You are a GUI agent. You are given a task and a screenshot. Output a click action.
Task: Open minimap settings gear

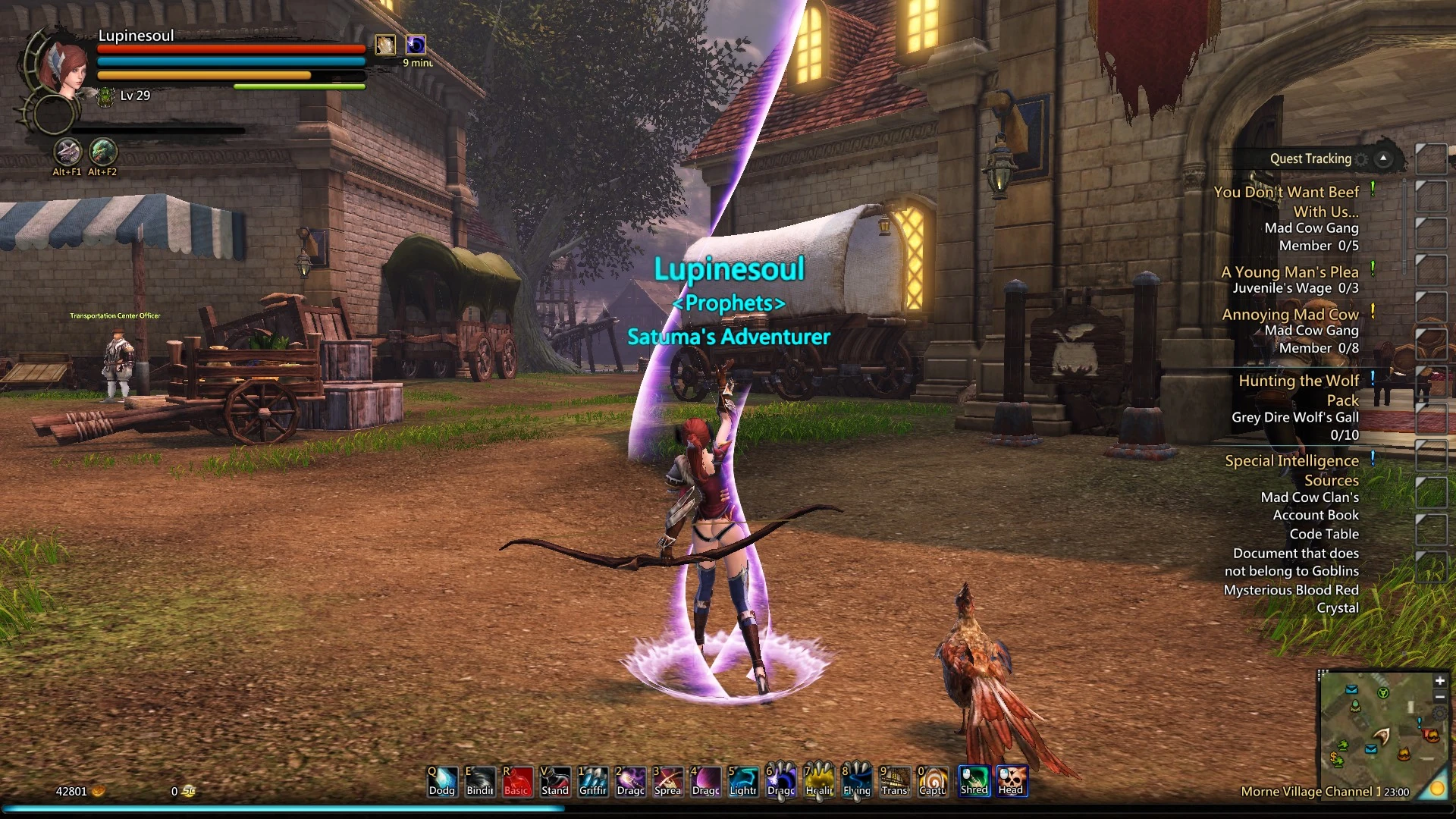[1440, 714]
